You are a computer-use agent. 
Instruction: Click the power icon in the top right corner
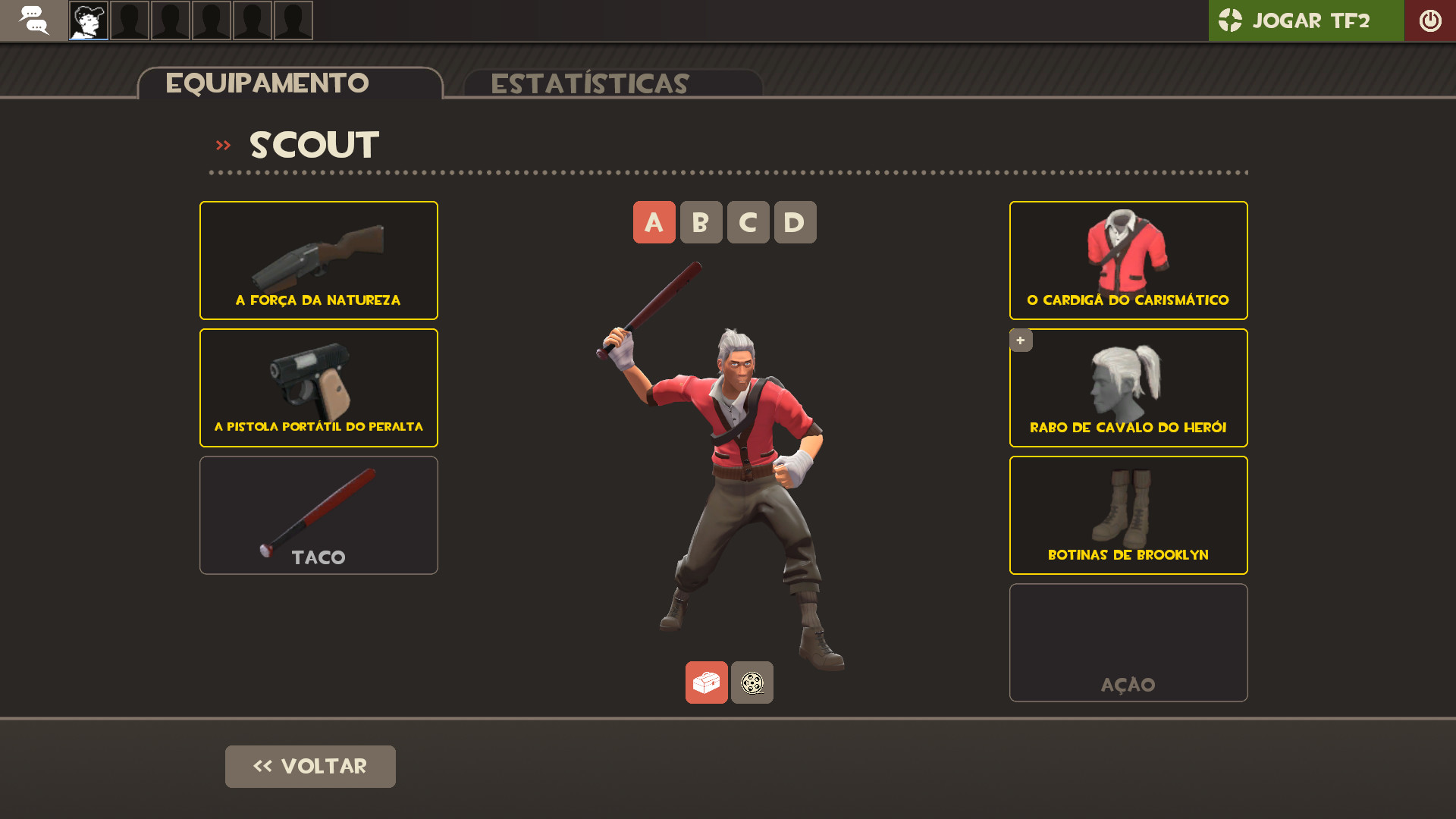pyautogui.click(x=1430, y=20)
